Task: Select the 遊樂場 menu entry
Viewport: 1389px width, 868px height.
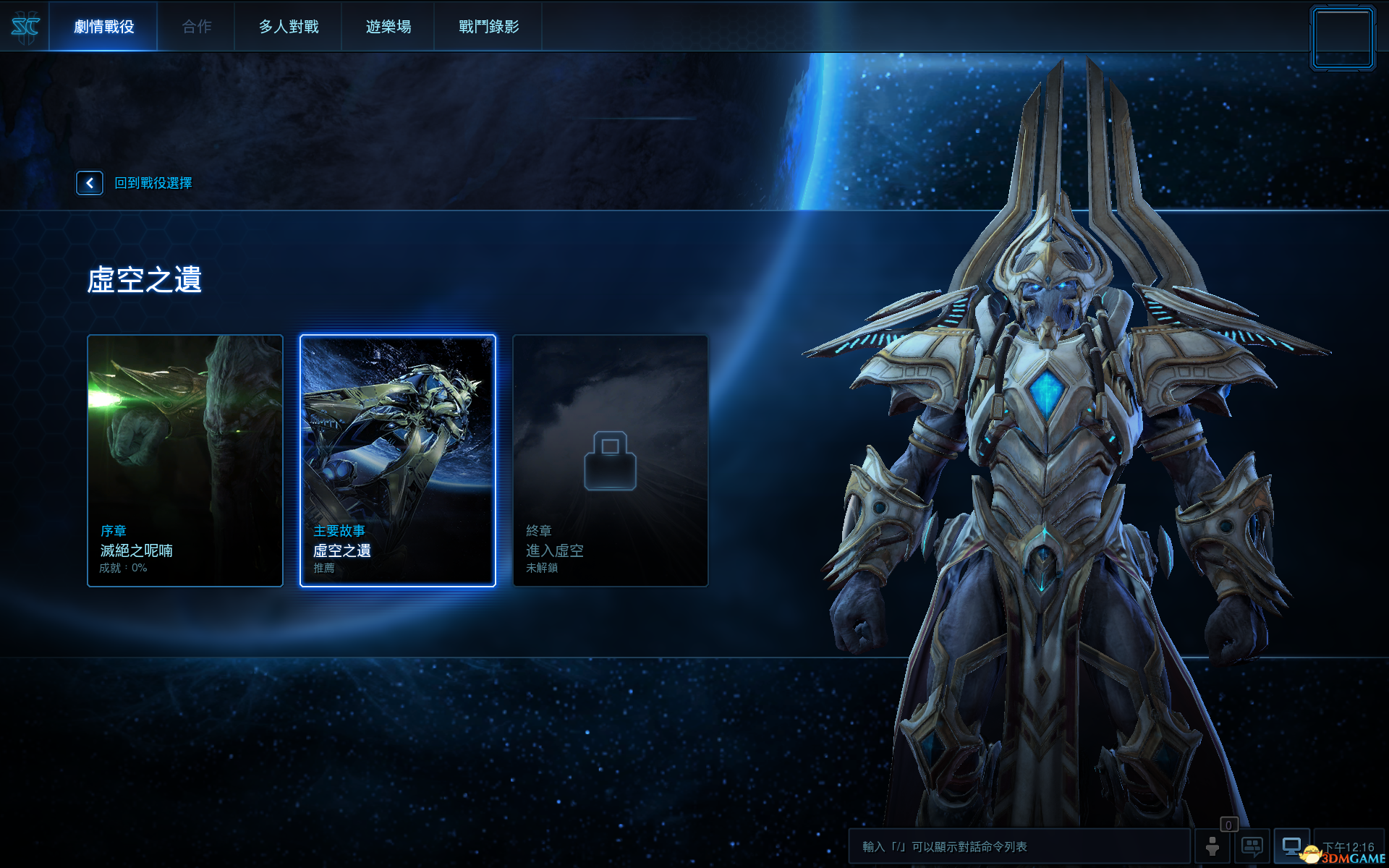Action: click(388, 27)
